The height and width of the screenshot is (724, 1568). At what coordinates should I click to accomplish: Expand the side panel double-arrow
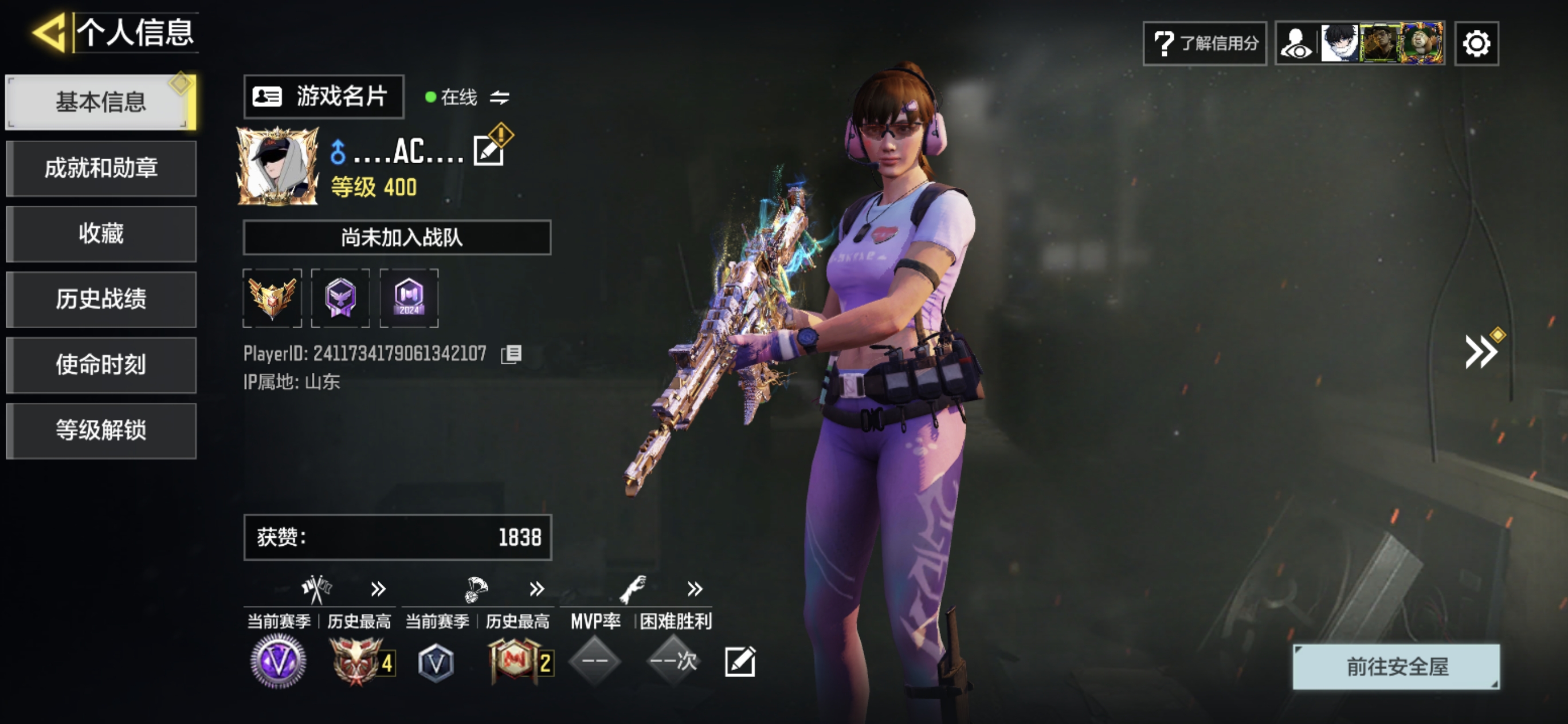pyautogui.click(x=1480, y=351)
